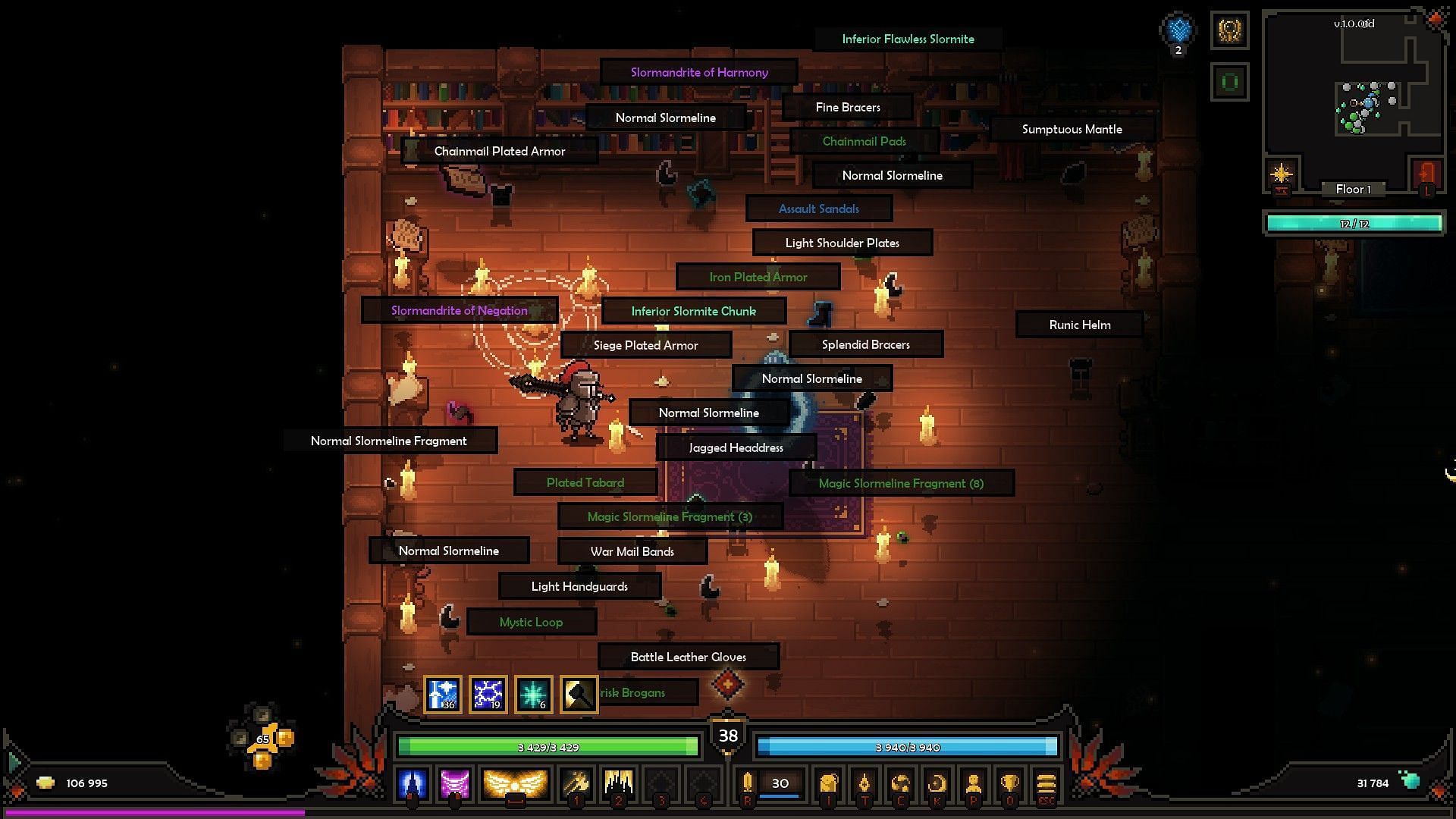Loot the Inferior Flawless Slormite label
The image size is (1456, 819).
(x=908, y=39)
